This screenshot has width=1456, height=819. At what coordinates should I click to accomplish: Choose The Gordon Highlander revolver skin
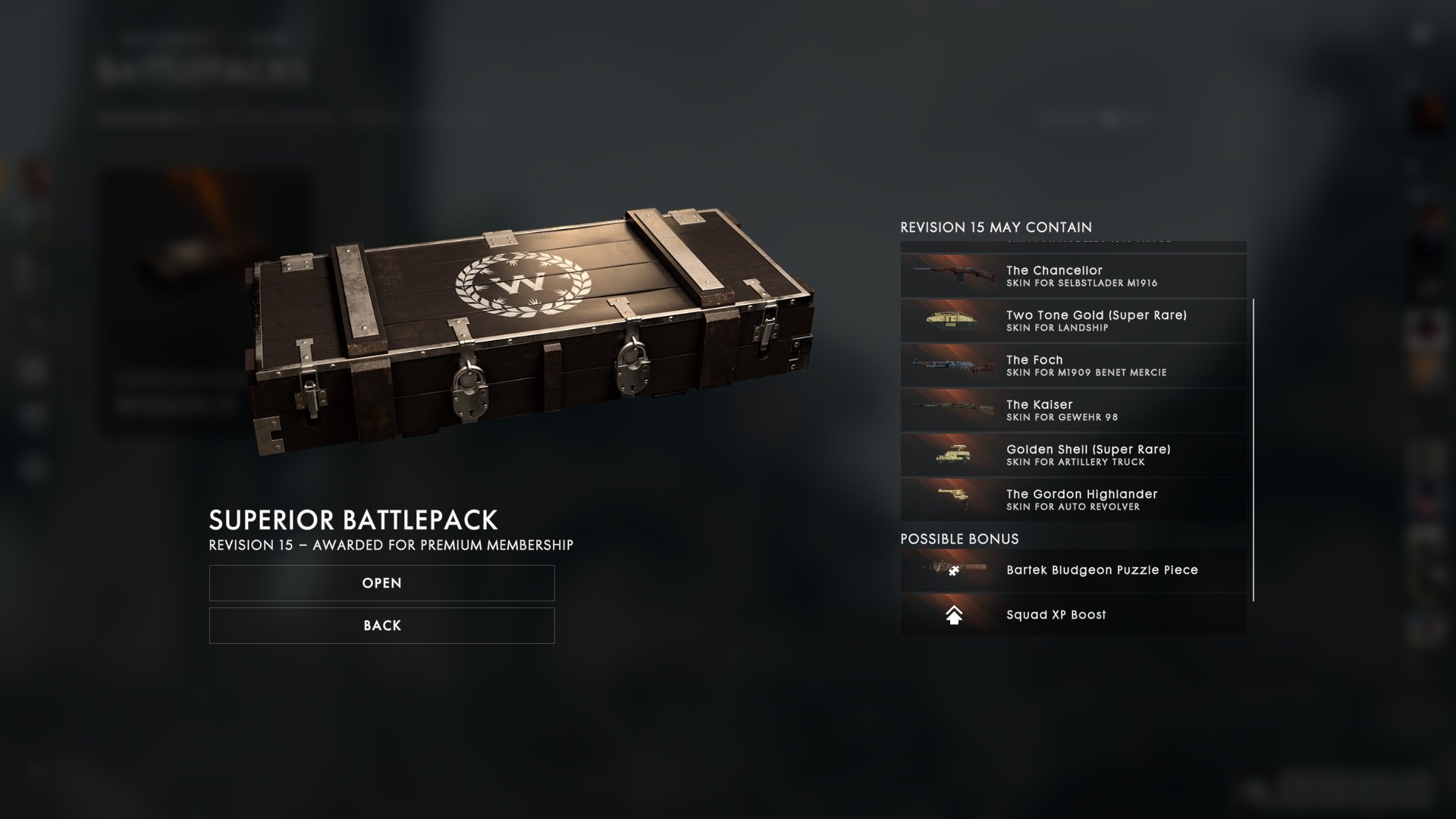[x=1073, y=500]
